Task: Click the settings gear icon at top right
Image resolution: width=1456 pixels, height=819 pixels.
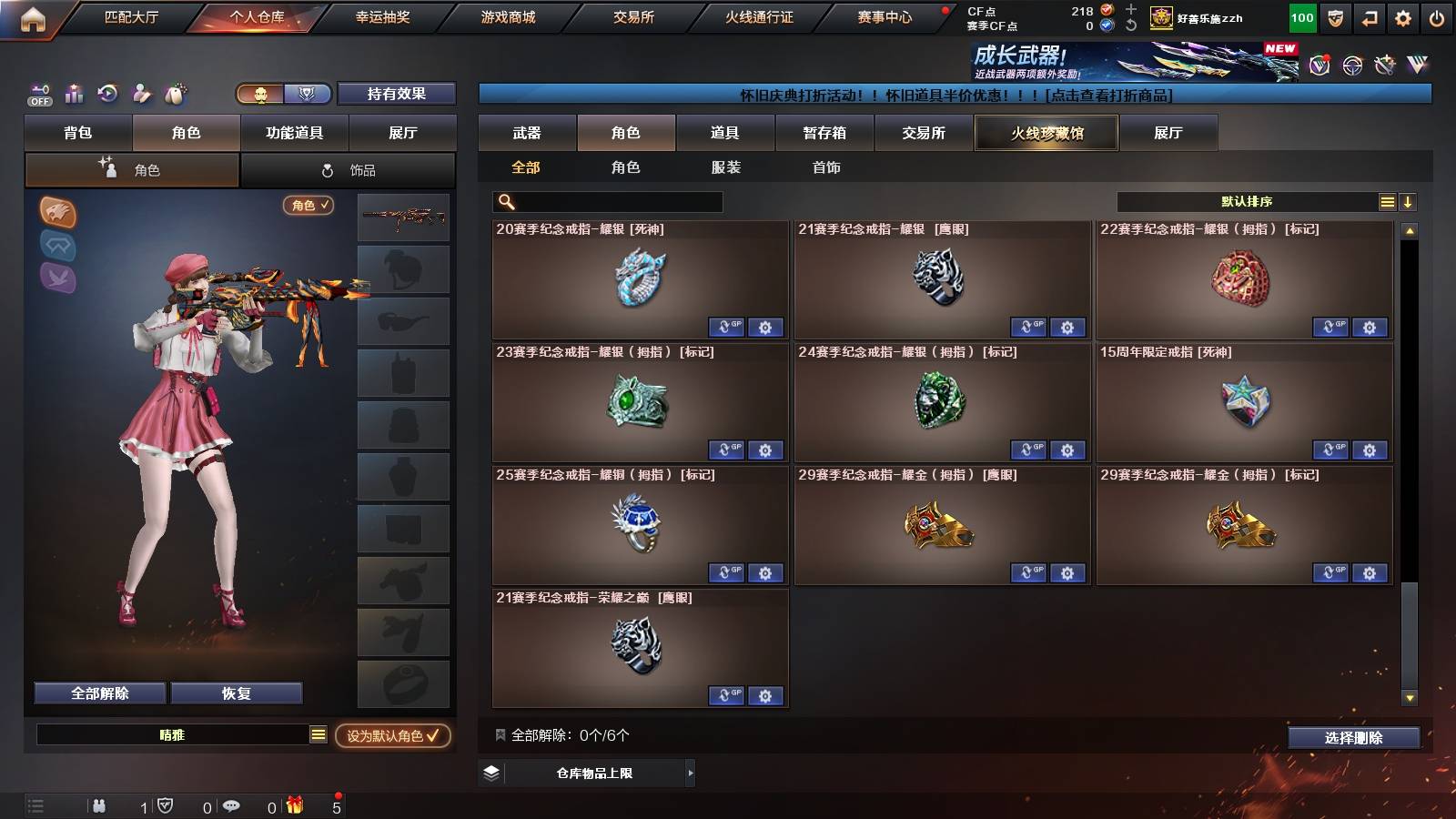Action: point(1401,16)
